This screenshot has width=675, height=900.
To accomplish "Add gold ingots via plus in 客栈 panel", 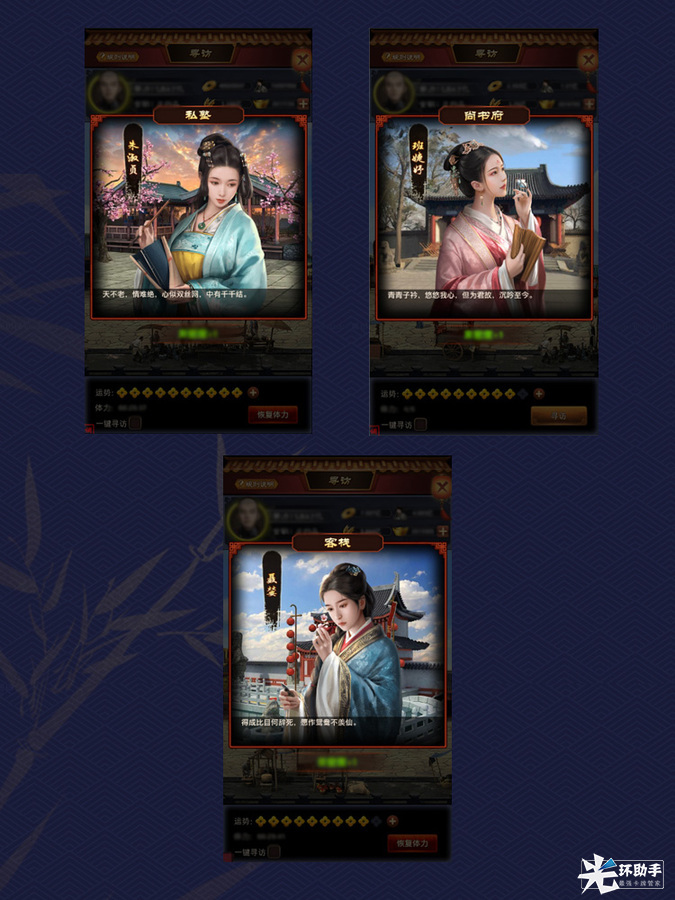I will pos(443,530).
